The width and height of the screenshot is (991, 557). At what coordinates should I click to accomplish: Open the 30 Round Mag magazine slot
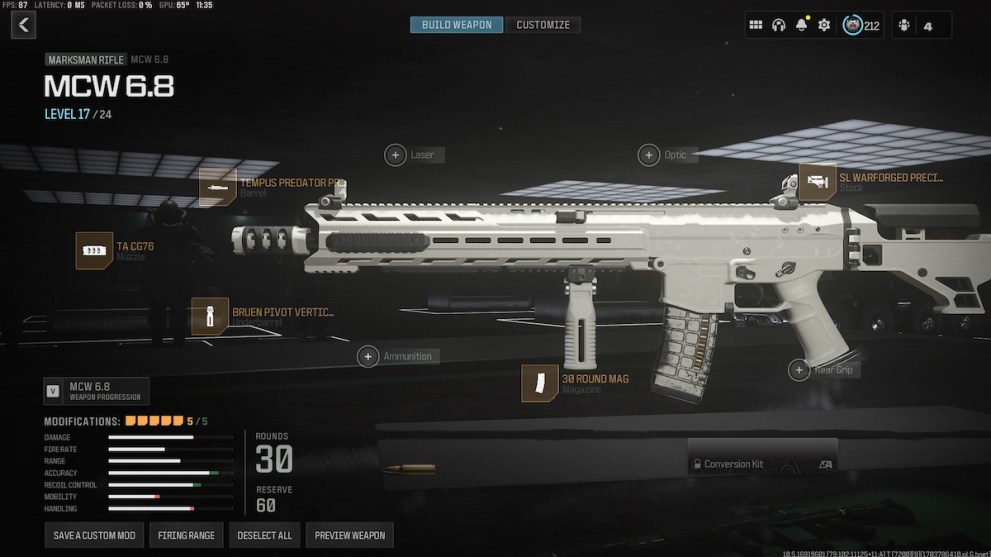click(540, 383)
